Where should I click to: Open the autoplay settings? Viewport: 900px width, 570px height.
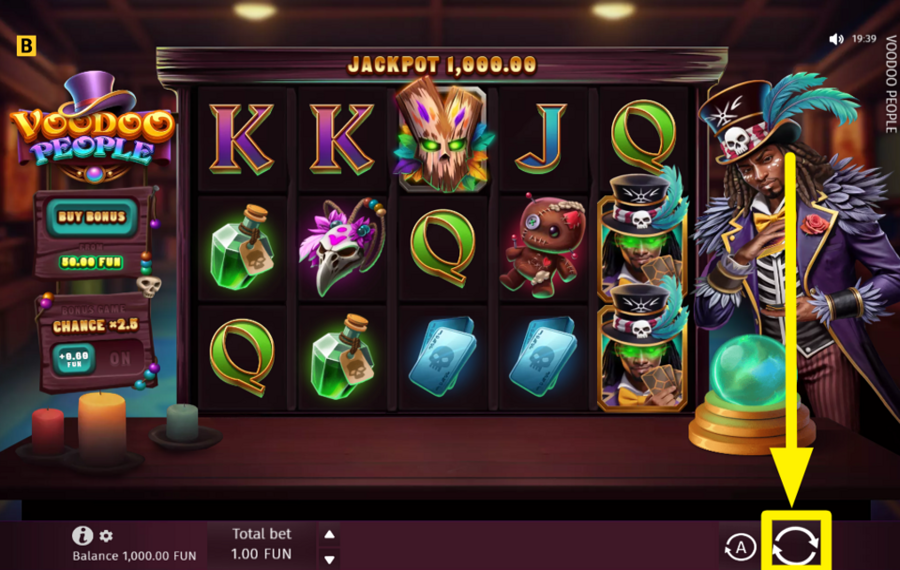pos(740,546)
